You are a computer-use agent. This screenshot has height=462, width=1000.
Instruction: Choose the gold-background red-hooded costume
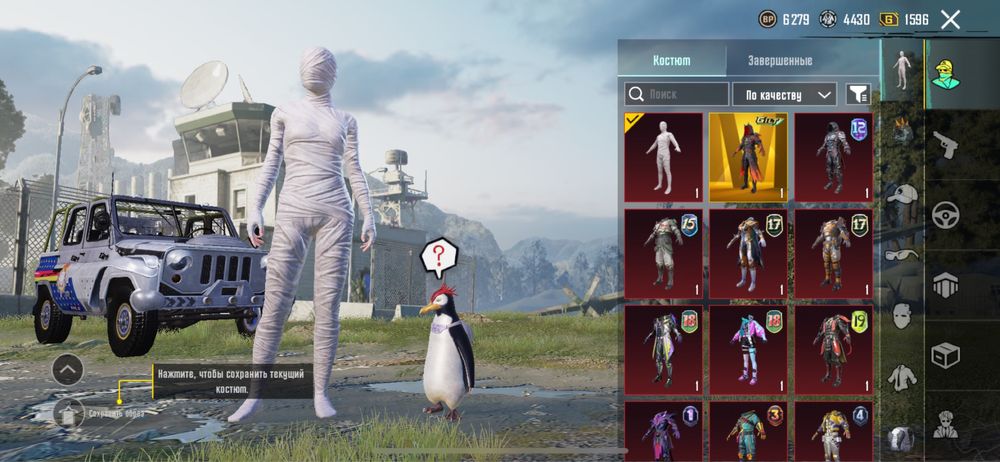click(x=748, y=157)
